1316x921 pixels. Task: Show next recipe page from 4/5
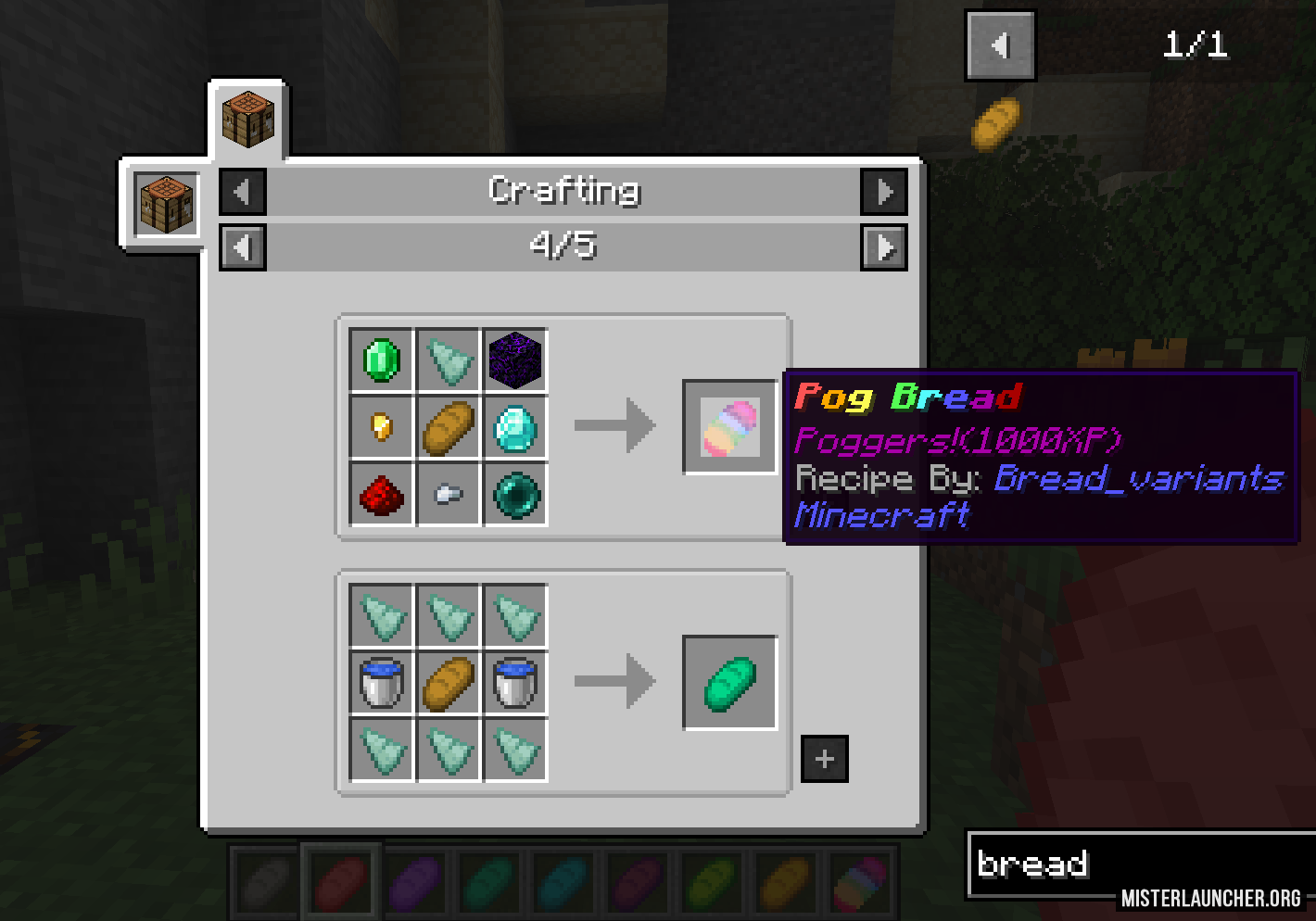884,247
